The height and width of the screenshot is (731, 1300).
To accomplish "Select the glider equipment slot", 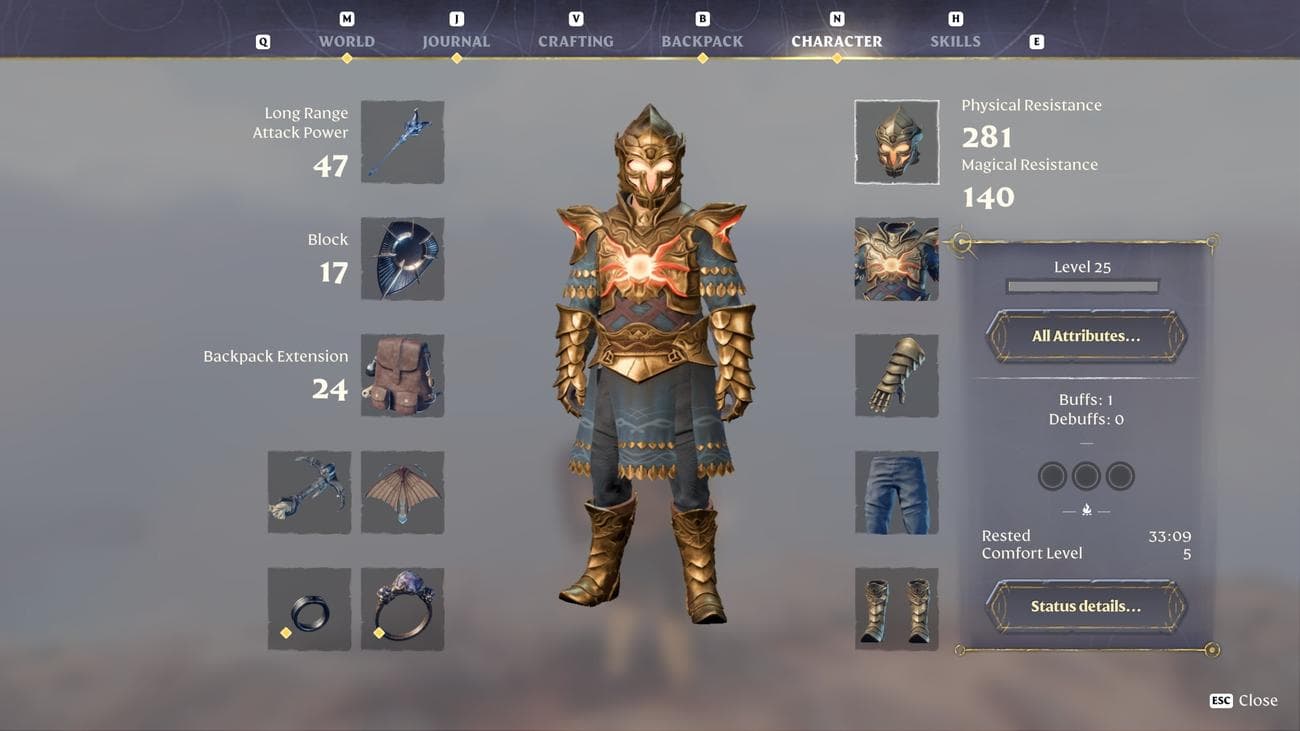I will (x=402, y=492).
